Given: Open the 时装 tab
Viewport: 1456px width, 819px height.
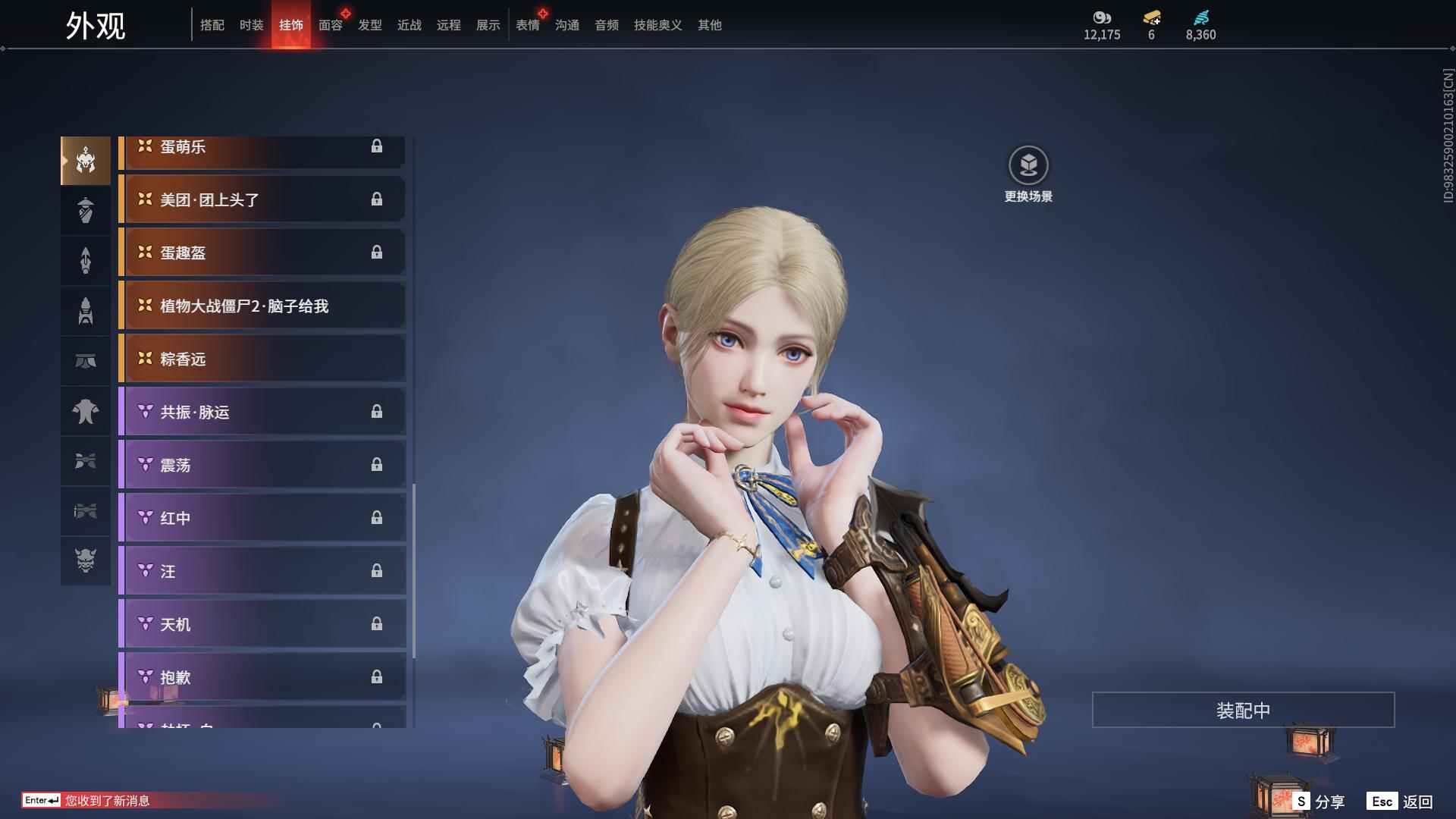Looking at the screenshot, I should point(252,25).
